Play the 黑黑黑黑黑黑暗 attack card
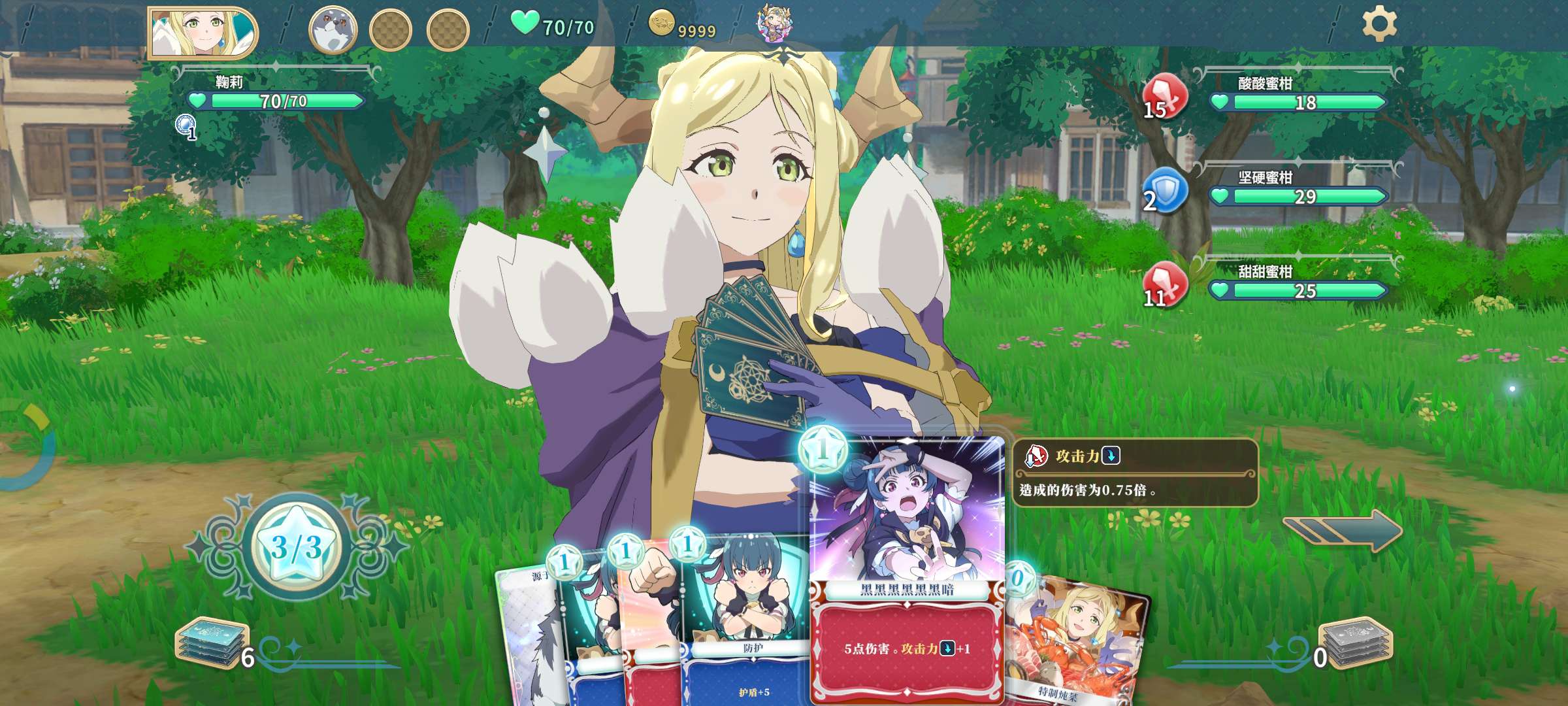 pos(906,569)
